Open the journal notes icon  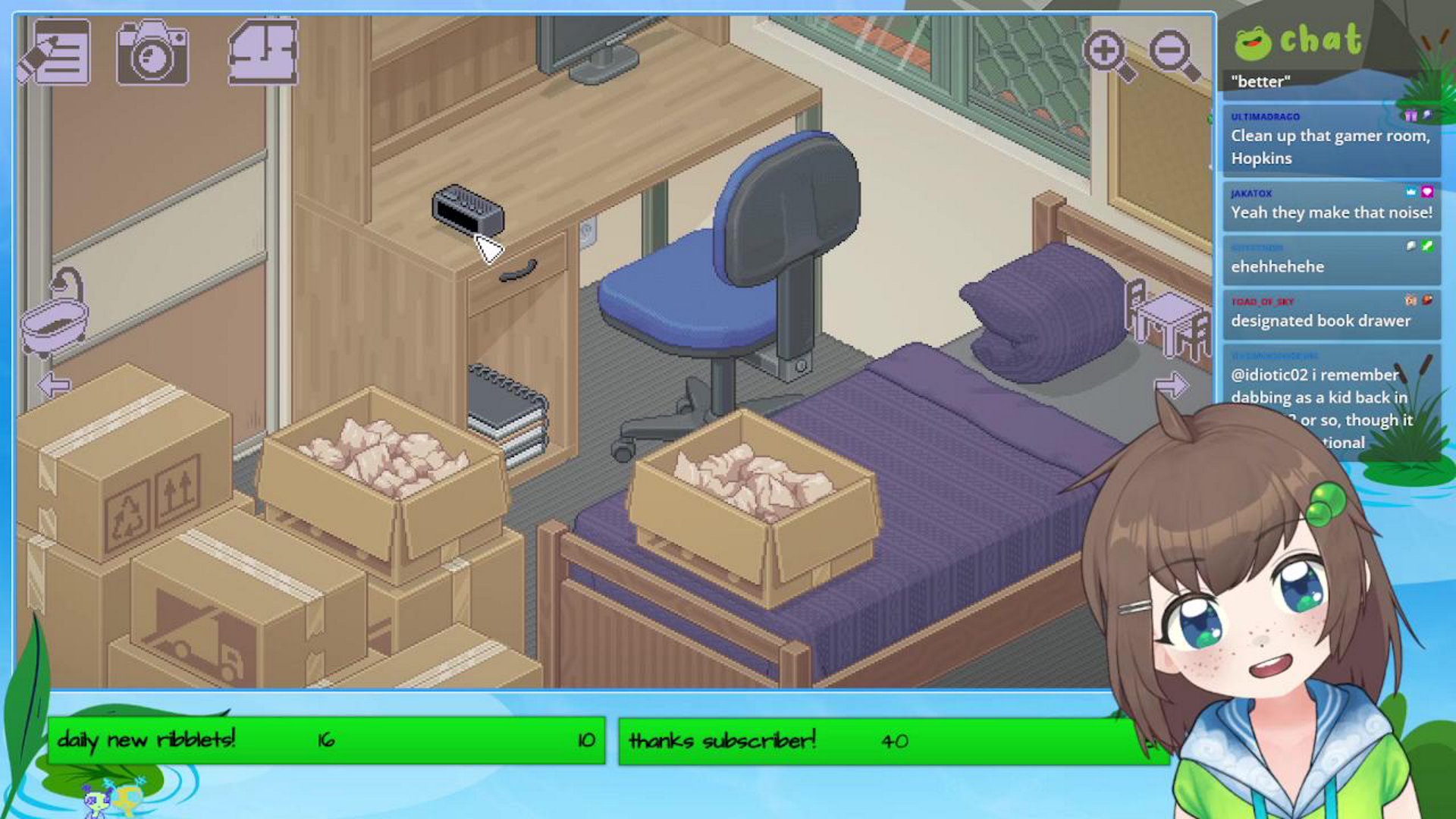point(61,55)
